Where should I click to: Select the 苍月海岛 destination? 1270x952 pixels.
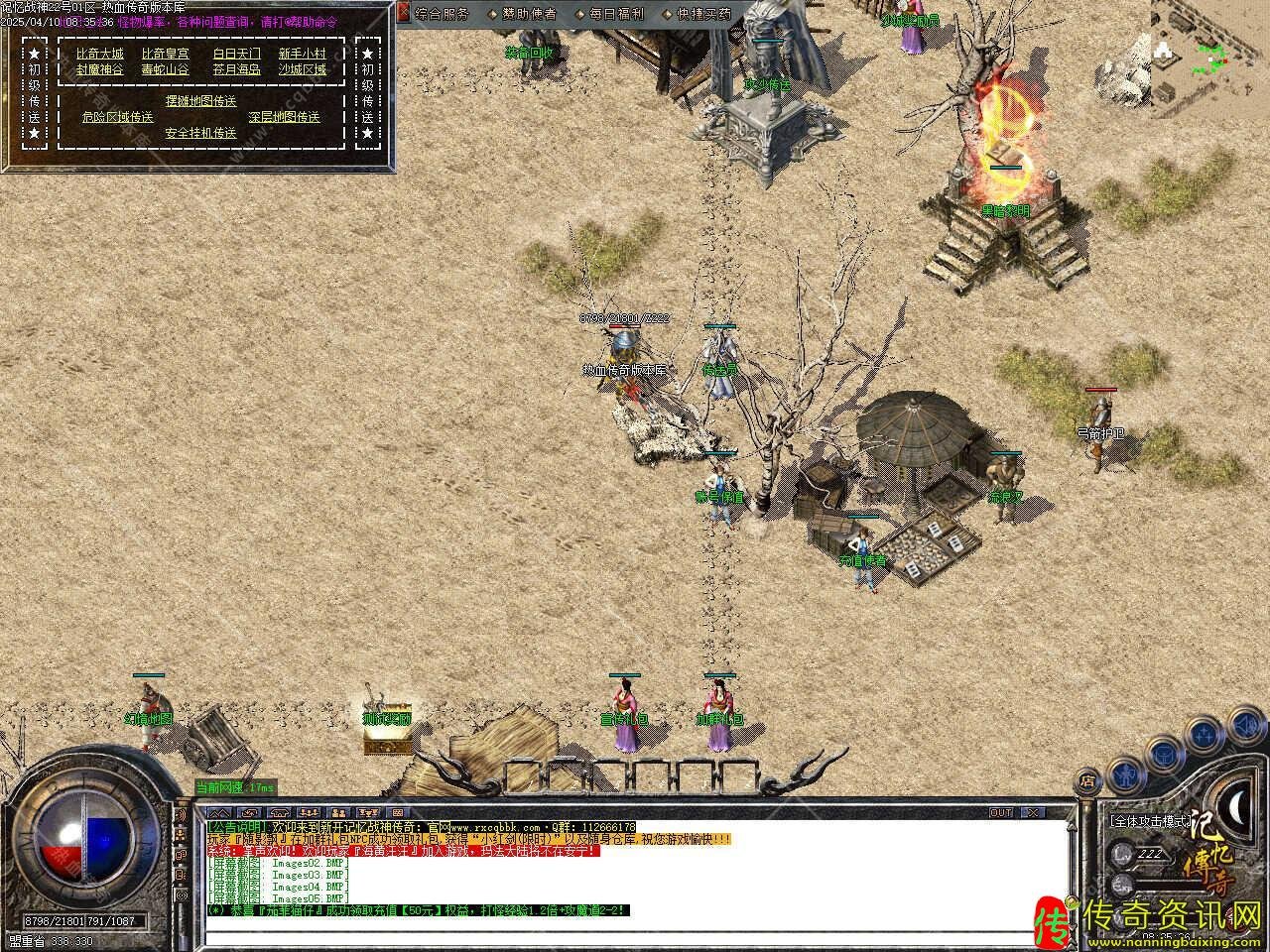[x=237, y=69]
